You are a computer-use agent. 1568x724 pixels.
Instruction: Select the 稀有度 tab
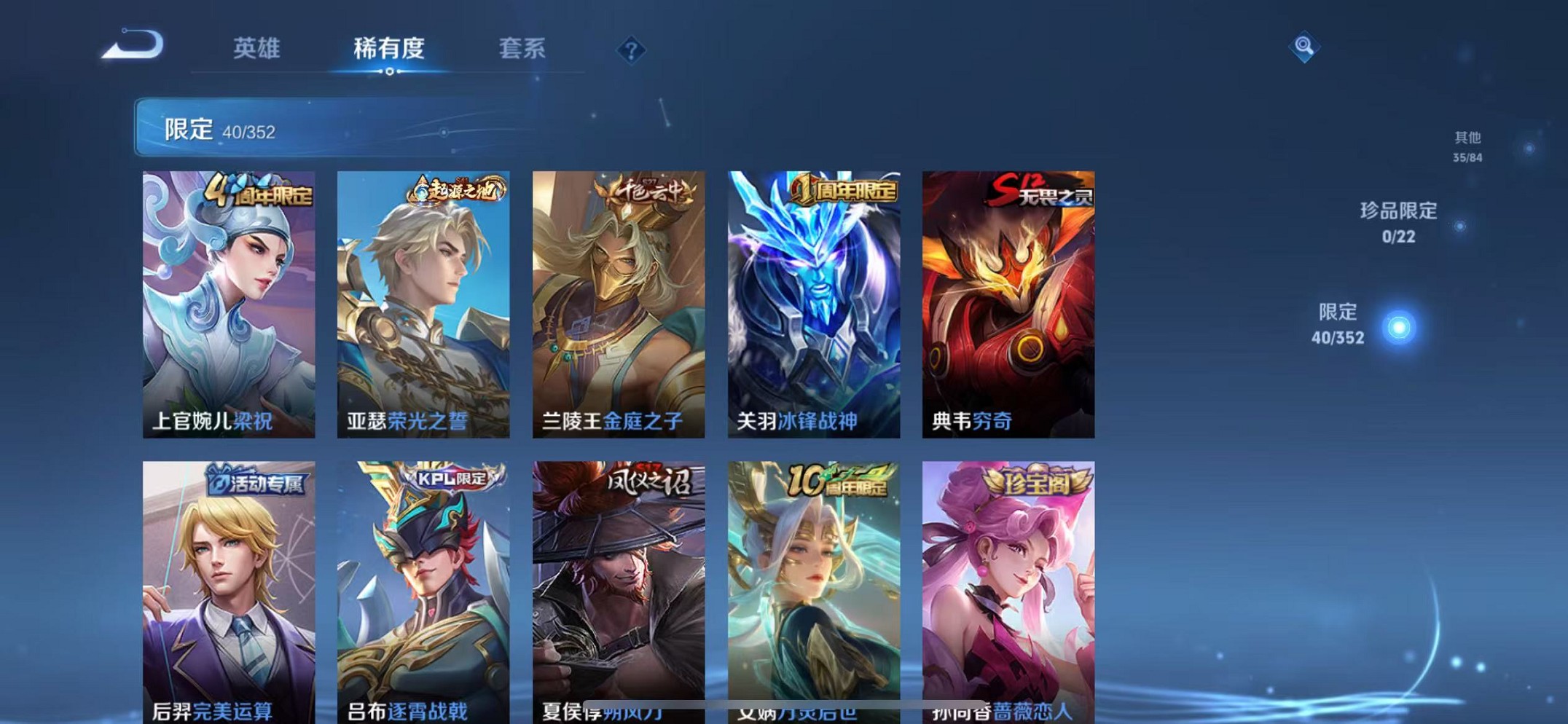coord(390,50)
